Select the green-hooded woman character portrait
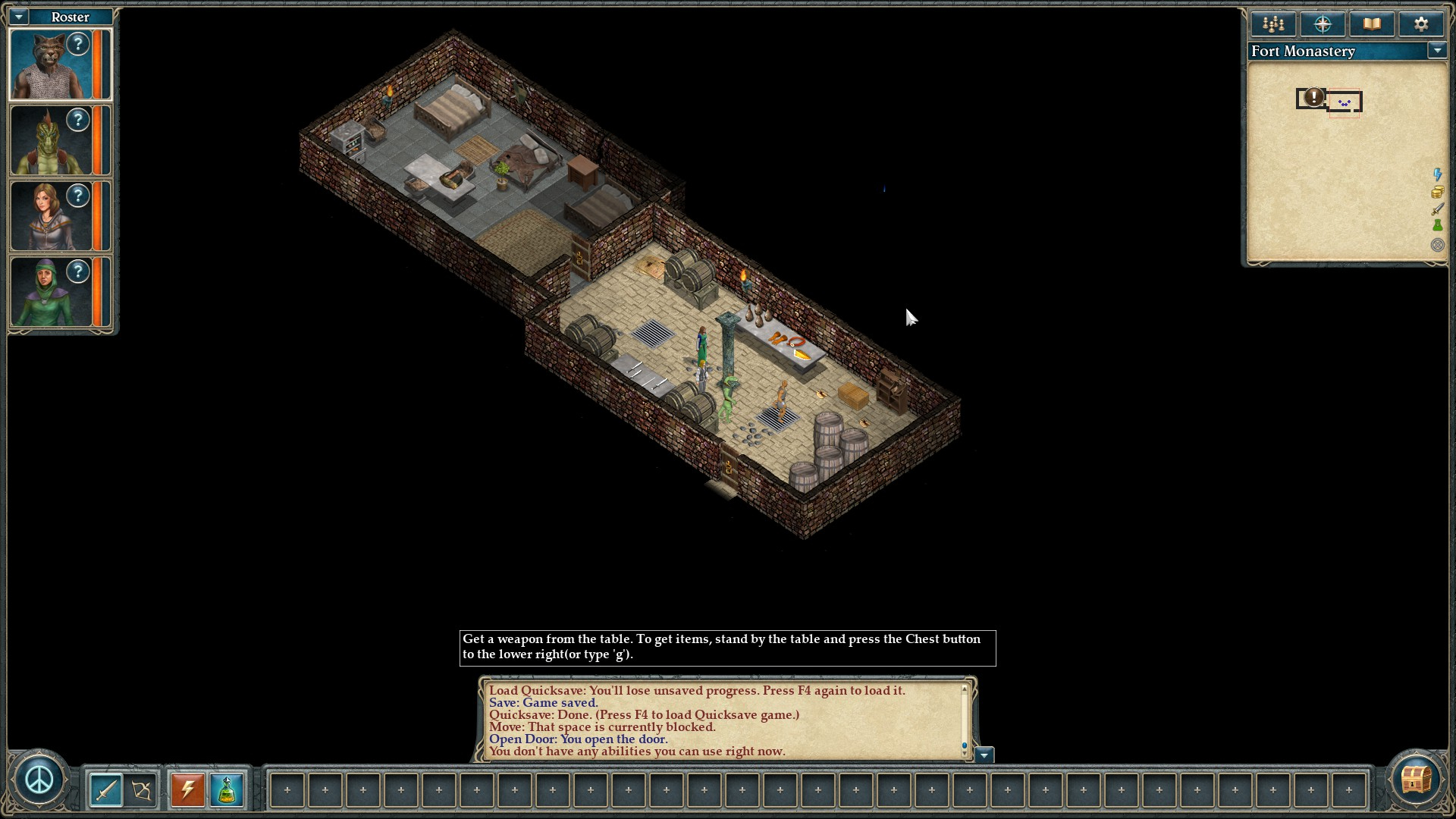 pos(51,293)
